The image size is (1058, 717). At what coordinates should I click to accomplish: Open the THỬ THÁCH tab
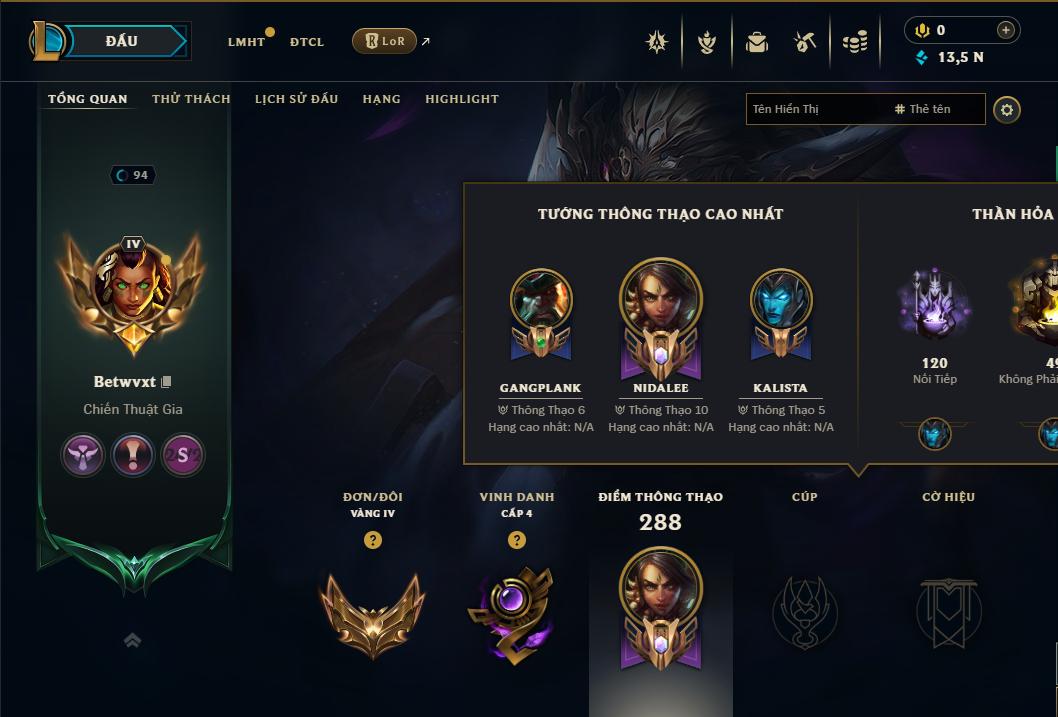[x=191, y=99]
